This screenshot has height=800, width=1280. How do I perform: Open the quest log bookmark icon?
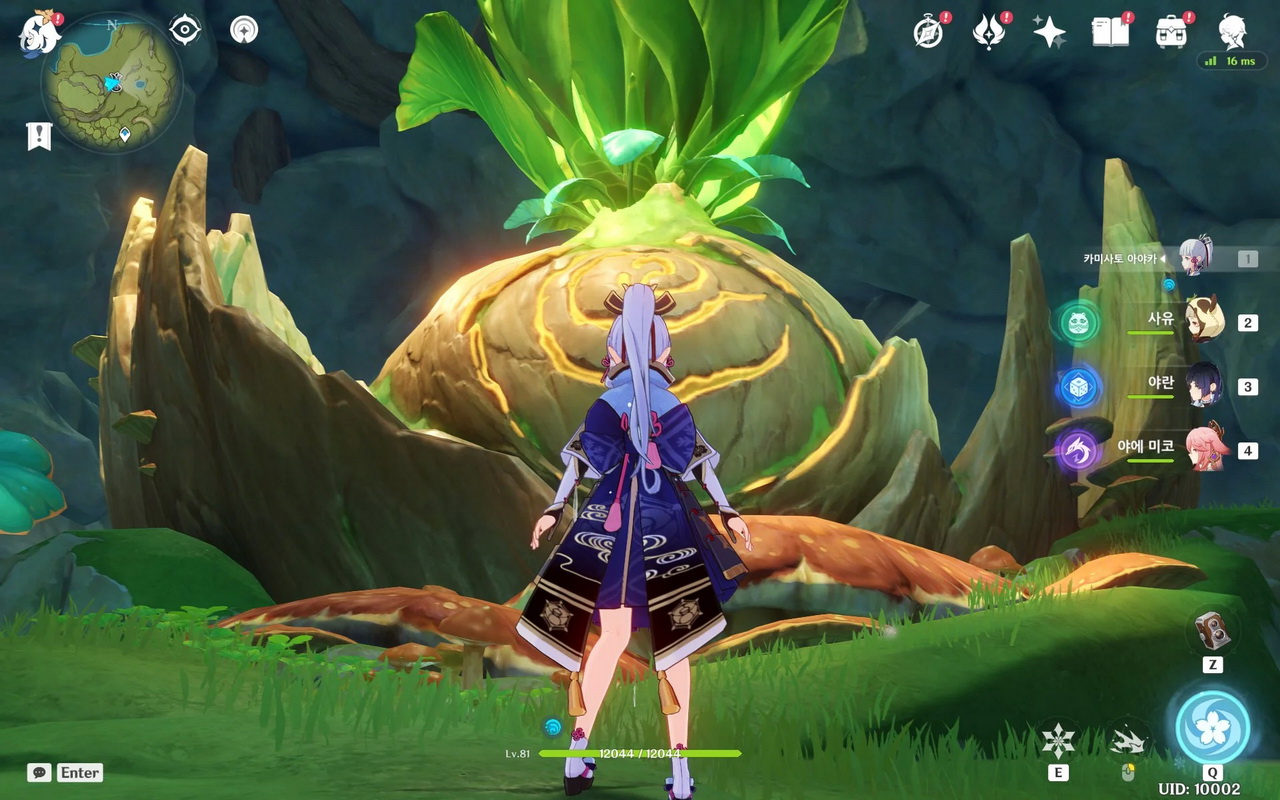39,136
